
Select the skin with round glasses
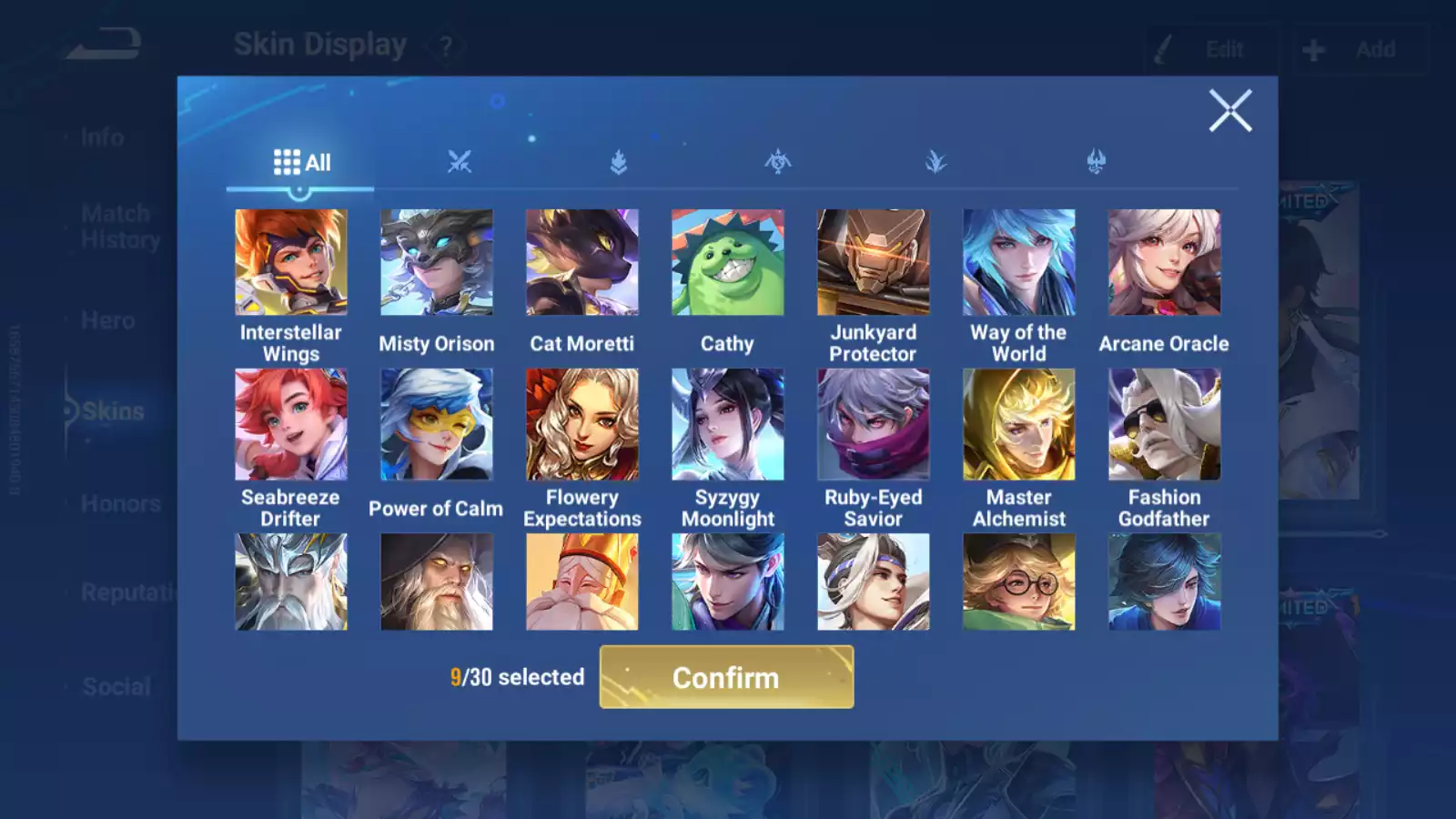point(1019,582)
